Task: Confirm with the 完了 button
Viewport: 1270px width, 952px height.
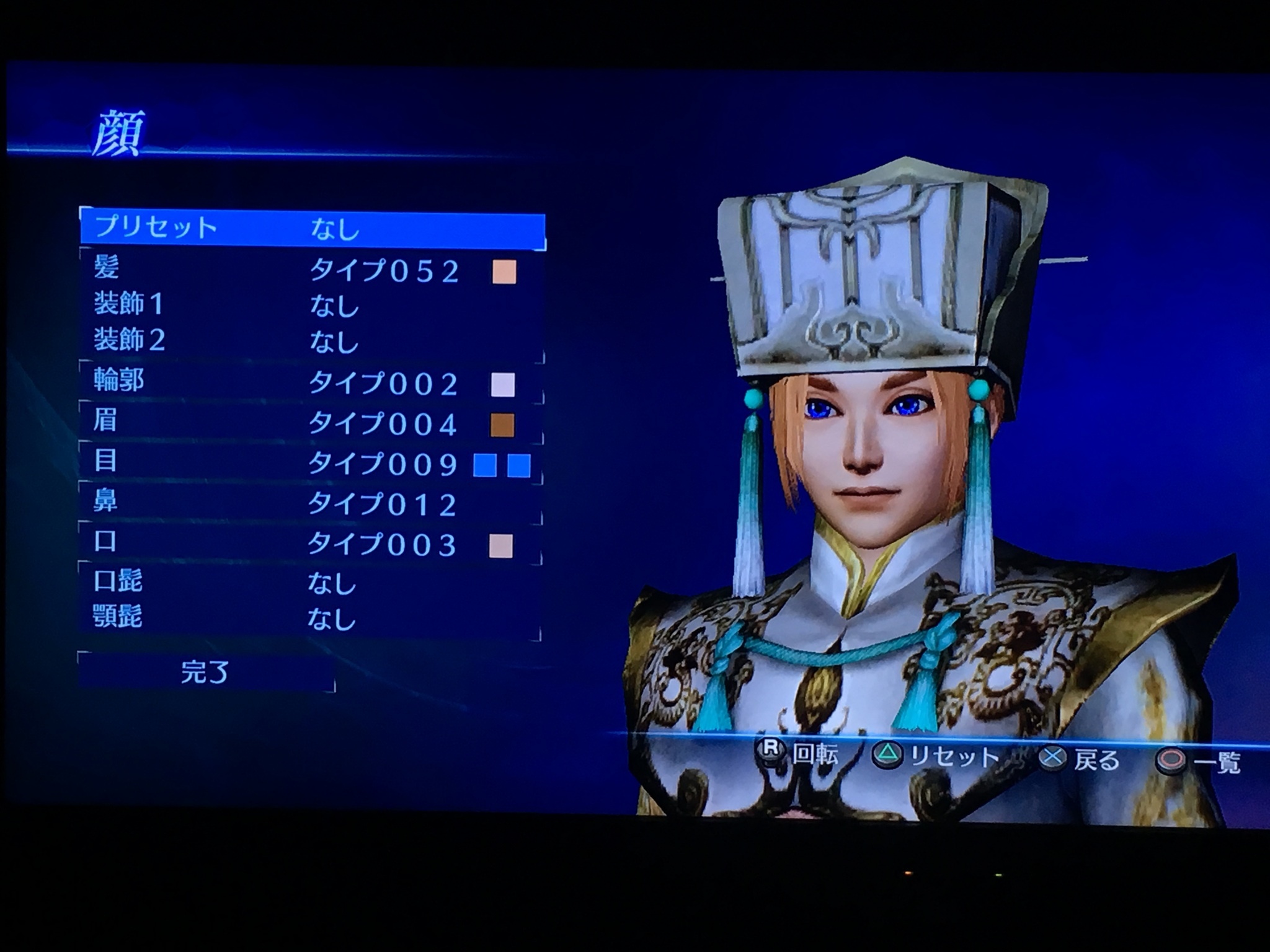Action: click(x=206, y=672)
